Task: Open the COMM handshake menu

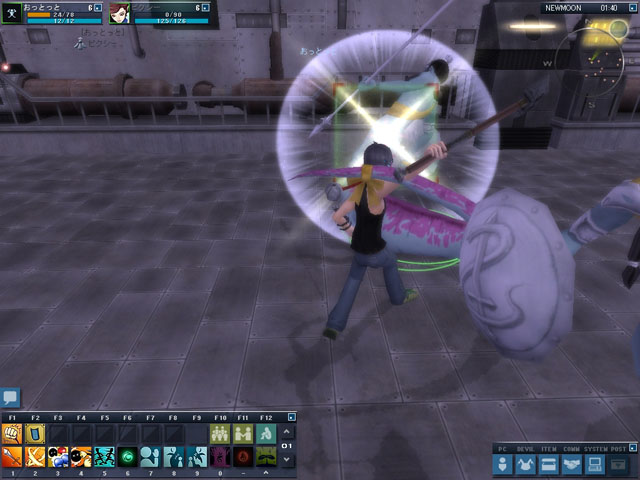Action: [572, 465]
